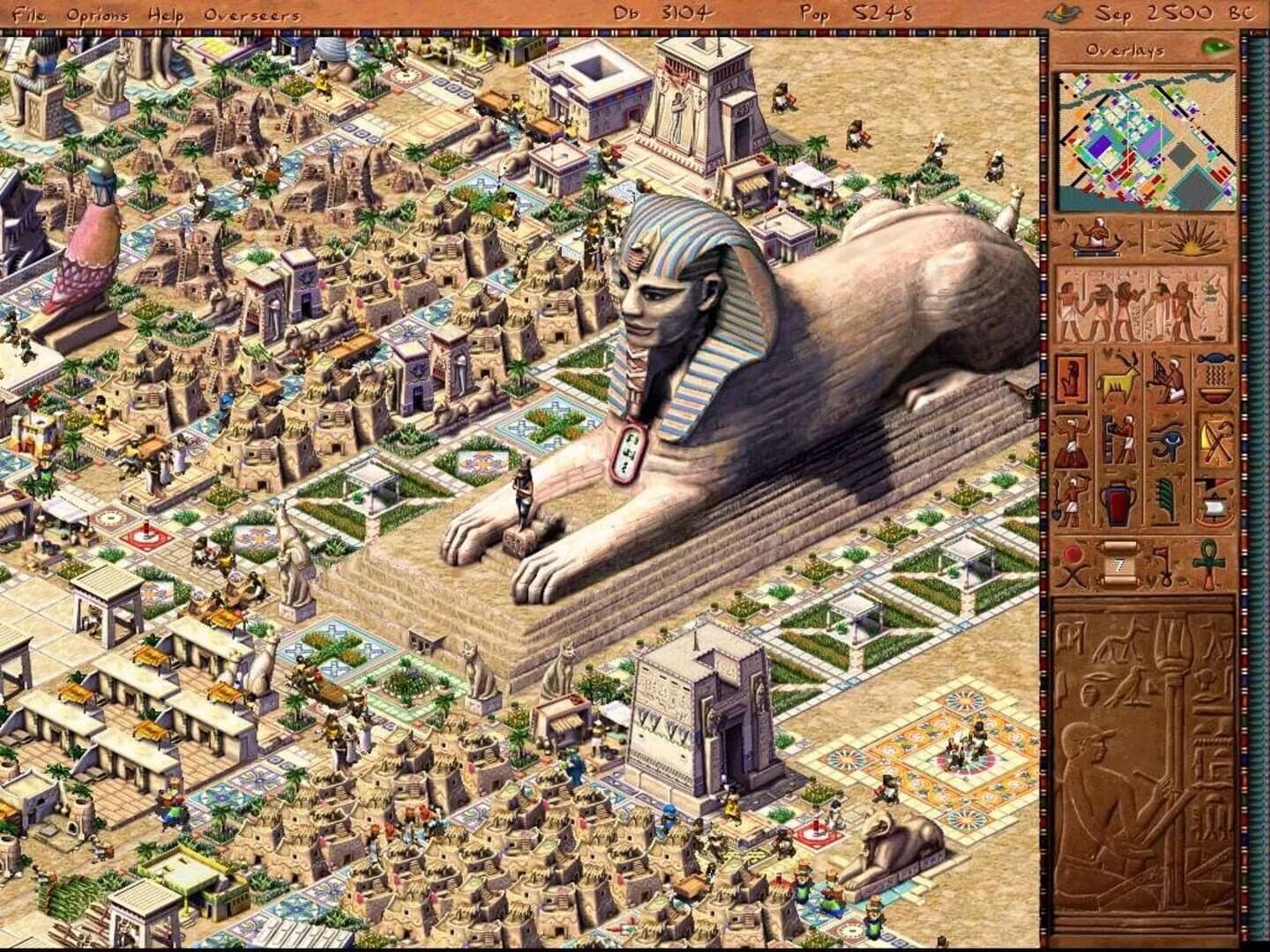
Task: Click the green ankh icon
Action: click(1207, 564)
